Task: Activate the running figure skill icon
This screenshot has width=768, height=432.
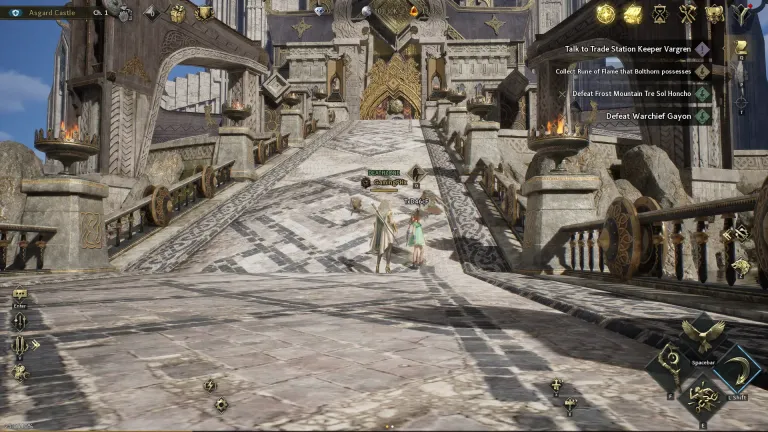Action: [703, 399]
